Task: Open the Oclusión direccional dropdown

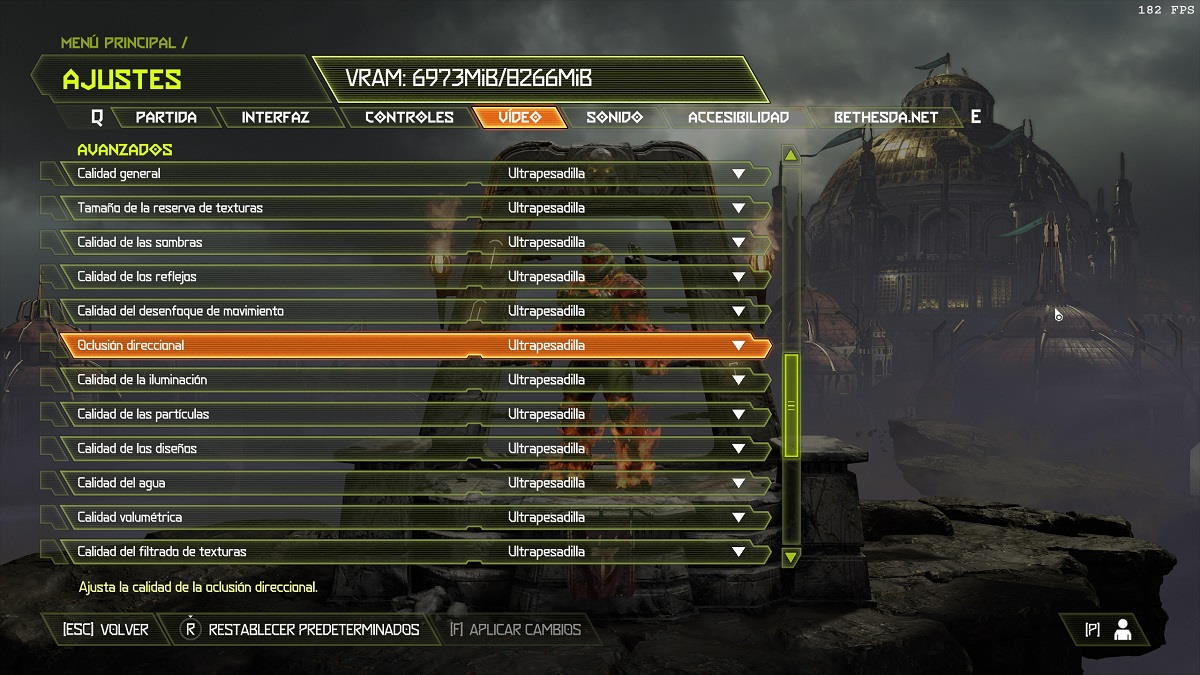Action: 738,346
